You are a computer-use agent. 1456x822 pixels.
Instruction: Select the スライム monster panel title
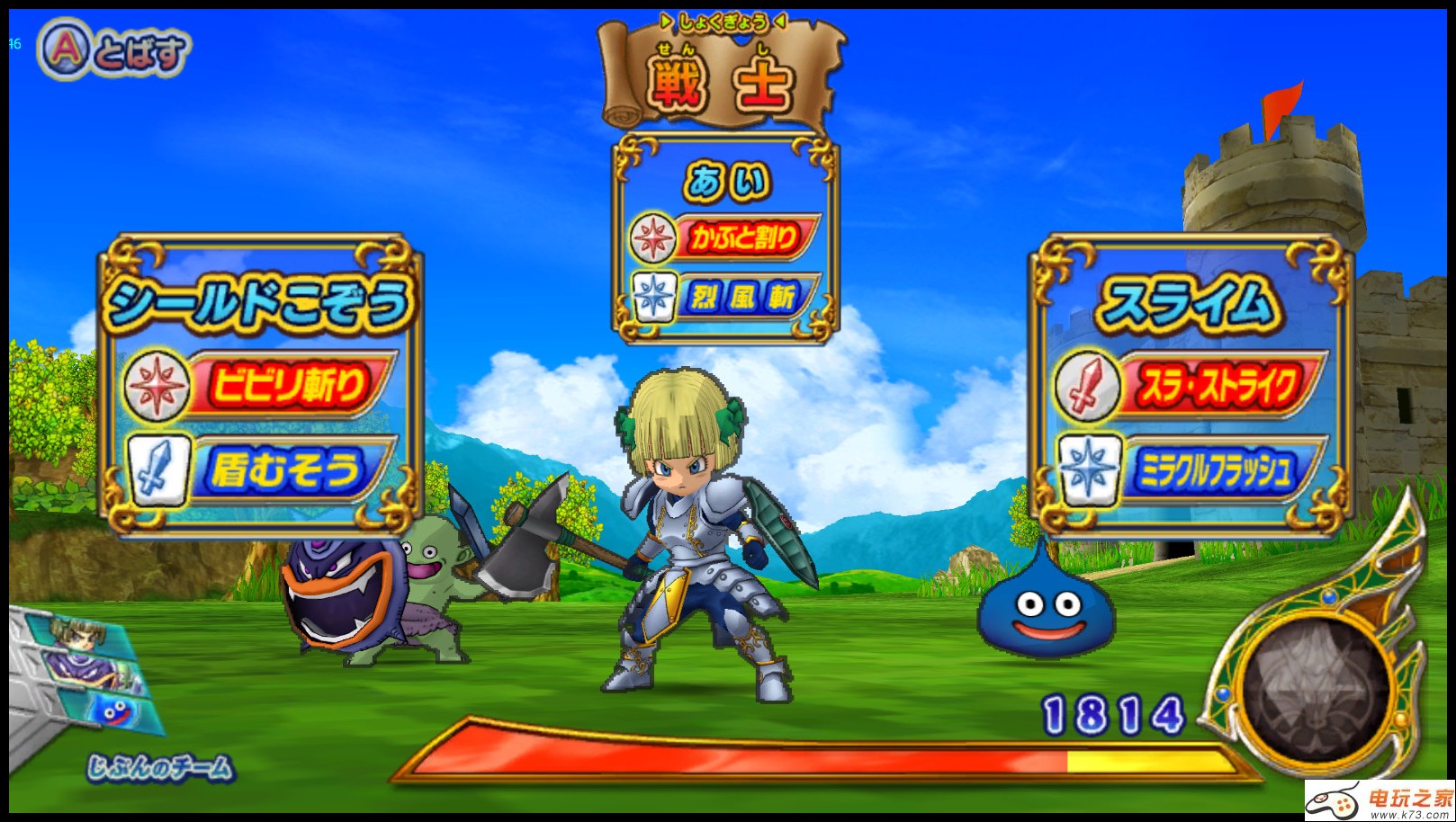[1188, 303]
